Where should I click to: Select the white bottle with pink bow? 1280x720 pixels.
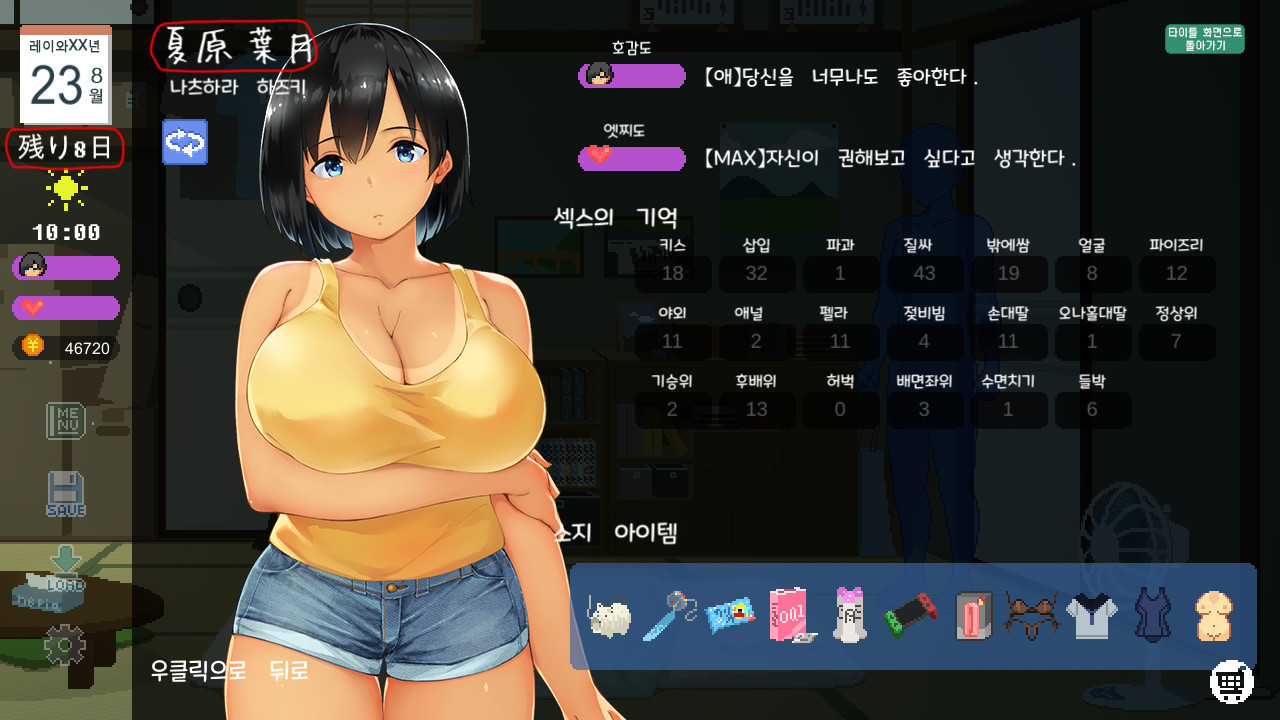850,615
